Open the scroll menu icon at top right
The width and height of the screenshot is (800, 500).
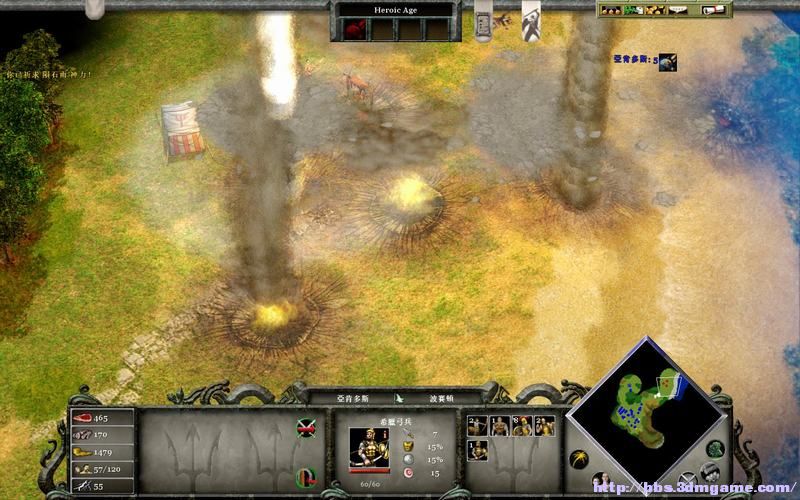(714, 10)
